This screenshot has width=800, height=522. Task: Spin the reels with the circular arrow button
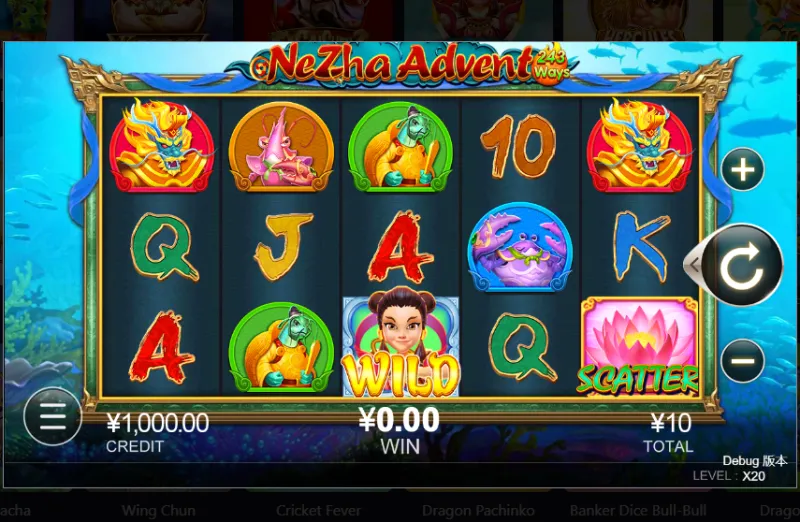click(x=741, y=266)
